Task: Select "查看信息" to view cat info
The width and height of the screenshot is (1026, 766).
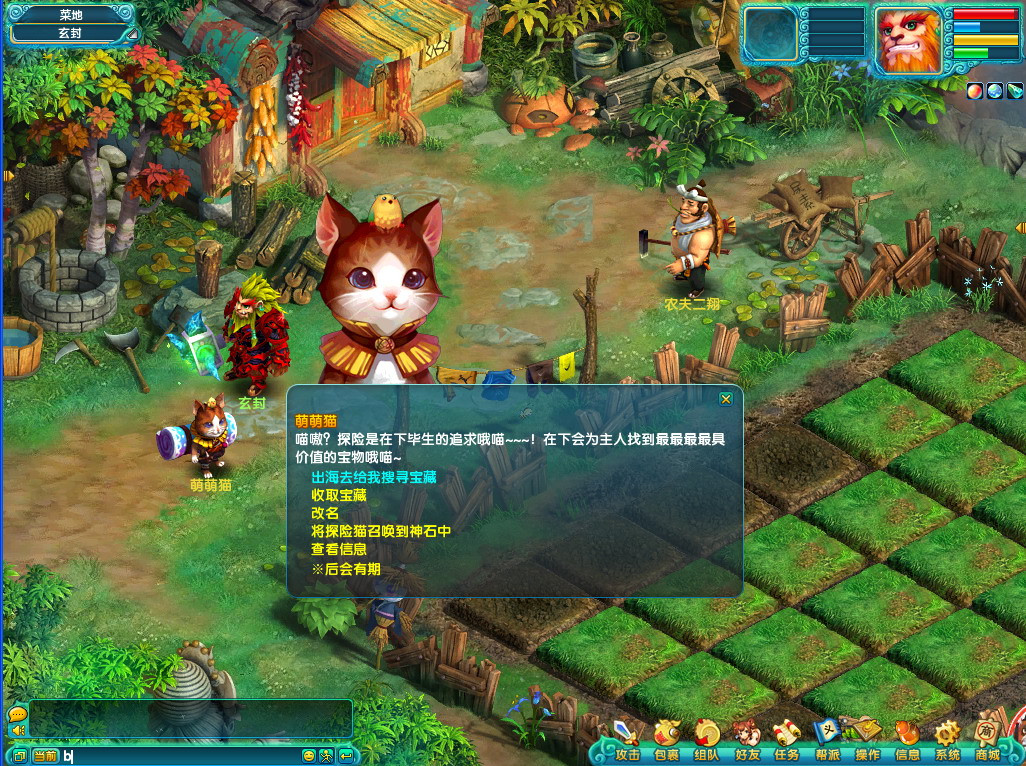Action: pos(339,549)
